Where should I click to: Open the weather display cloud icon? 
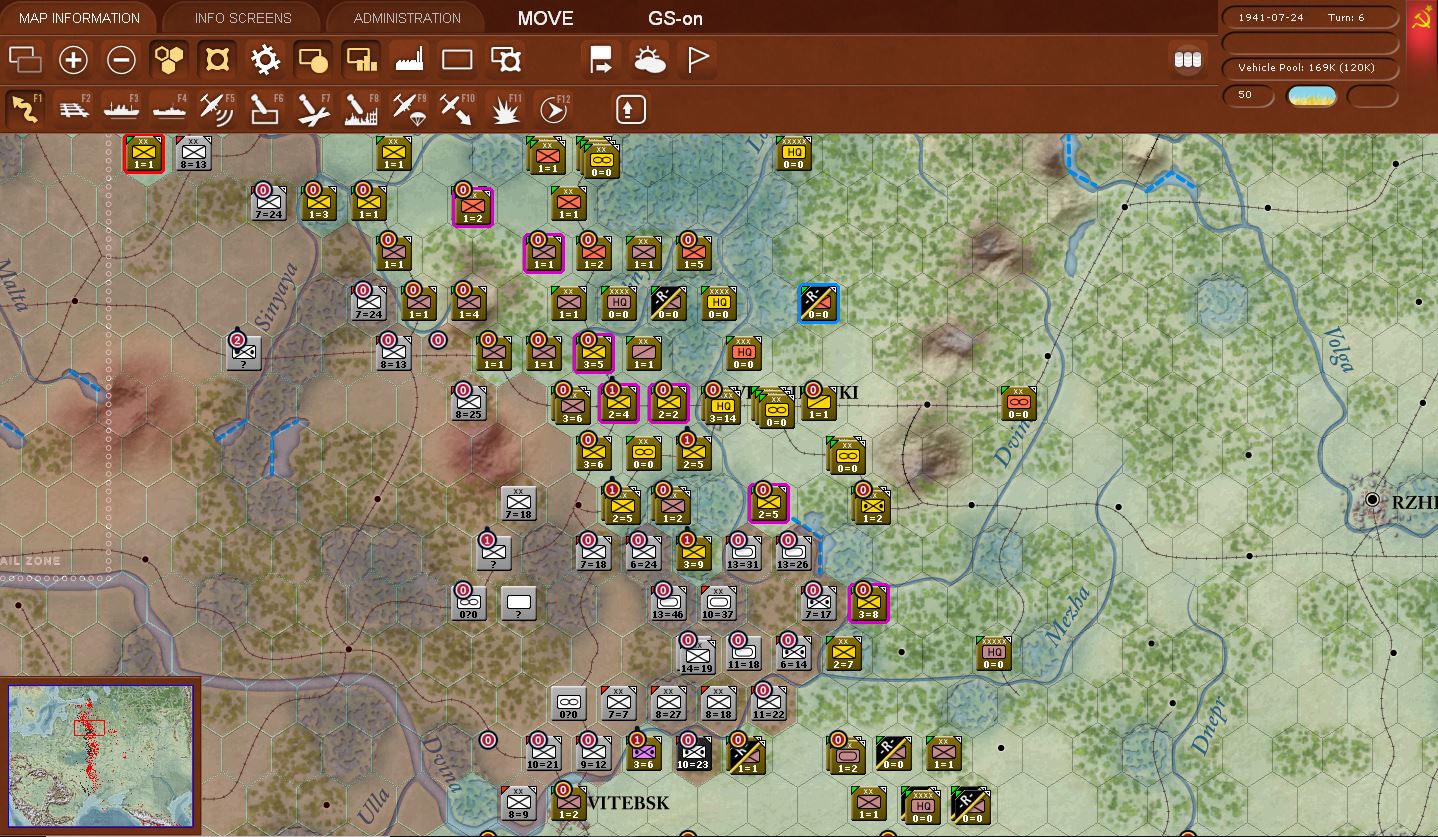[650, 60]
